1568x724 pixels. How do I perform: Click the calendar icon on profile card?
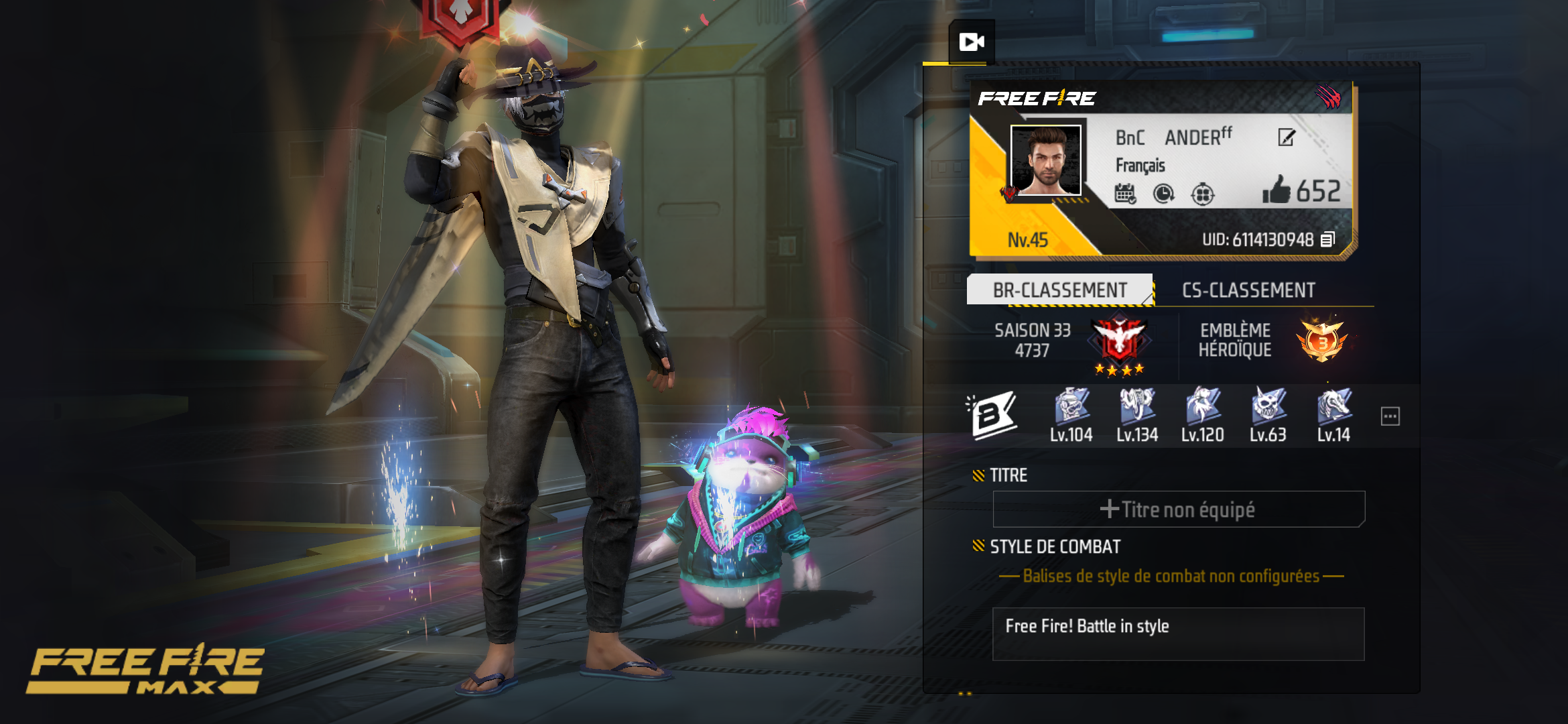(1124, 194)
